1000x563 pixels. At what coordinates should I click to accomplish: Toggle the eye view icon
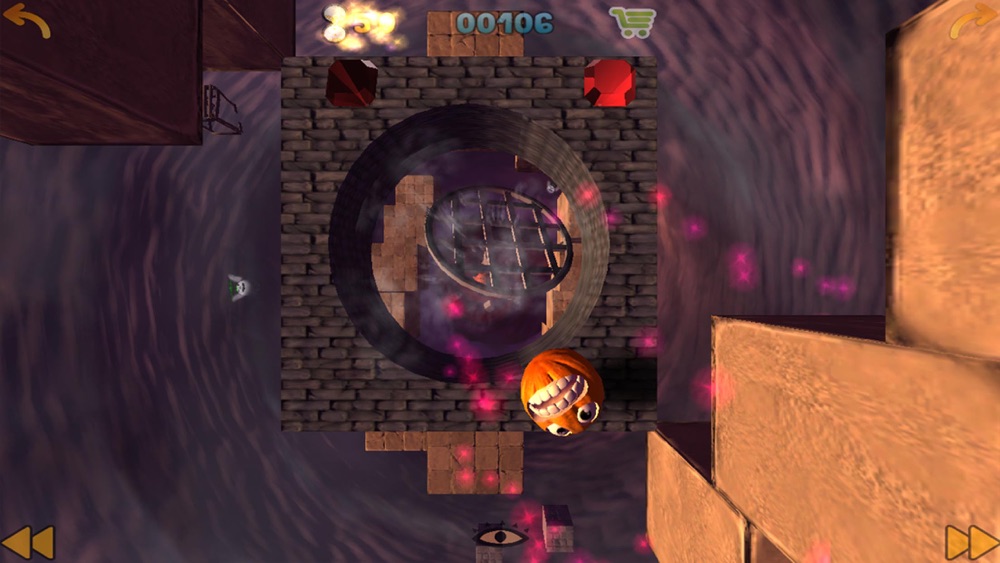click(x=500, y=536)
